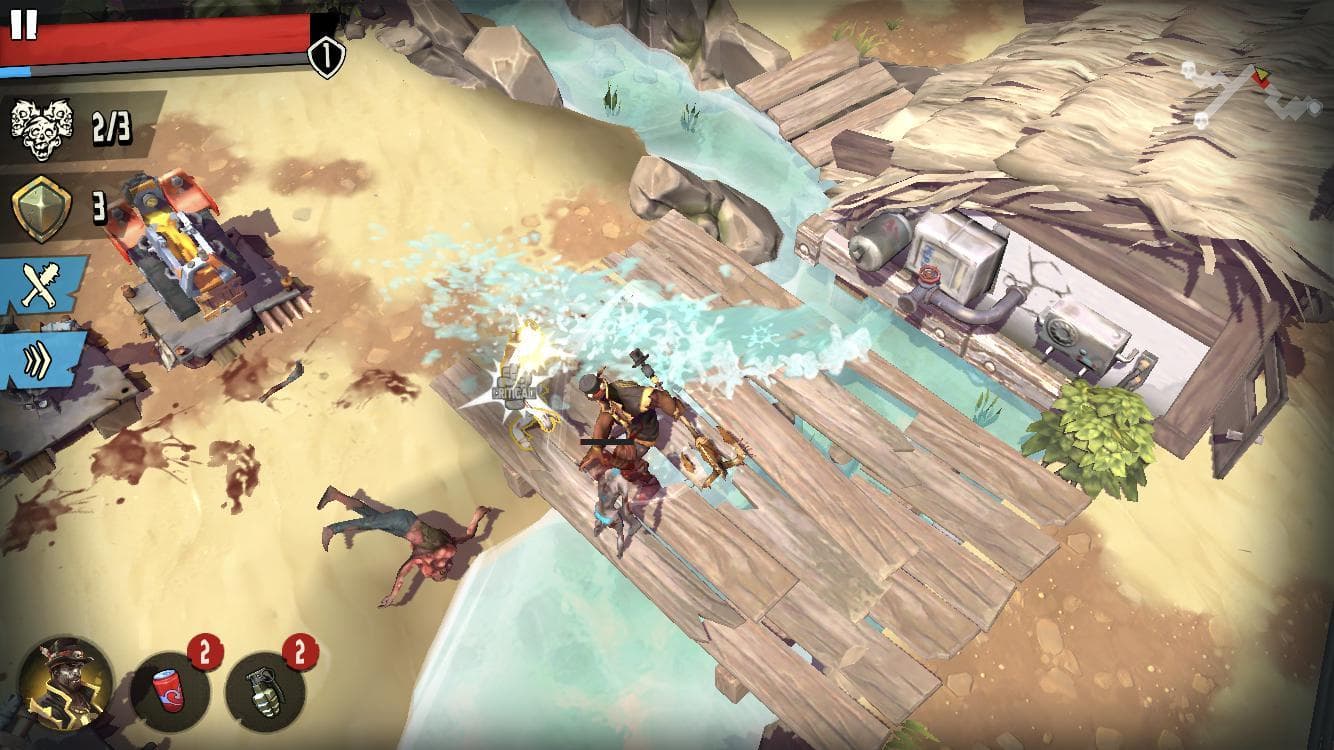1334x750 pixels.
Task: Tap the upper skull marker on the minimap
Action: point(1188,70)
